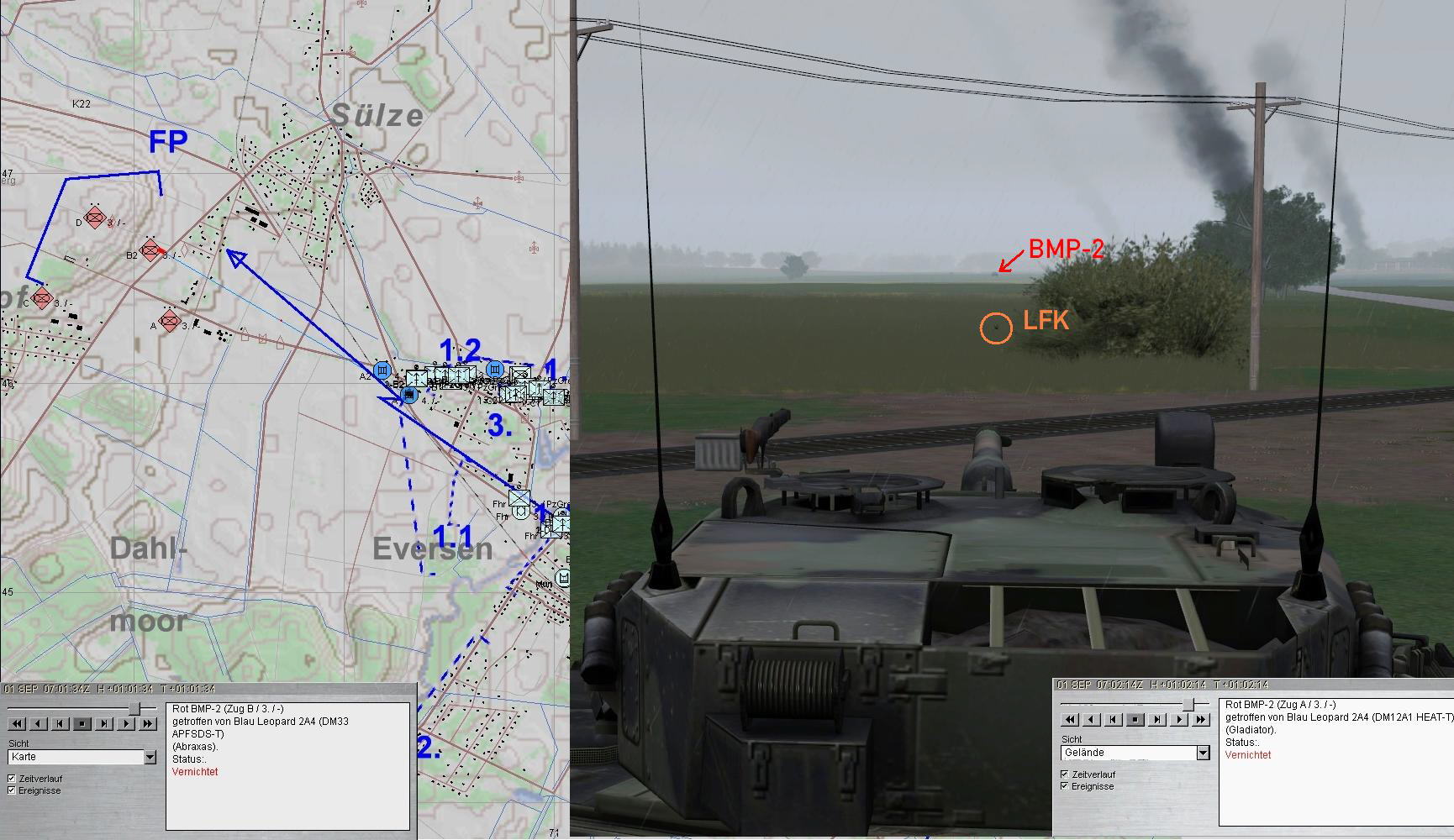The width and height of the screenshot is (1454, 840).
Task: Select the red enemy marker labeled D
Action: (95, 218)
